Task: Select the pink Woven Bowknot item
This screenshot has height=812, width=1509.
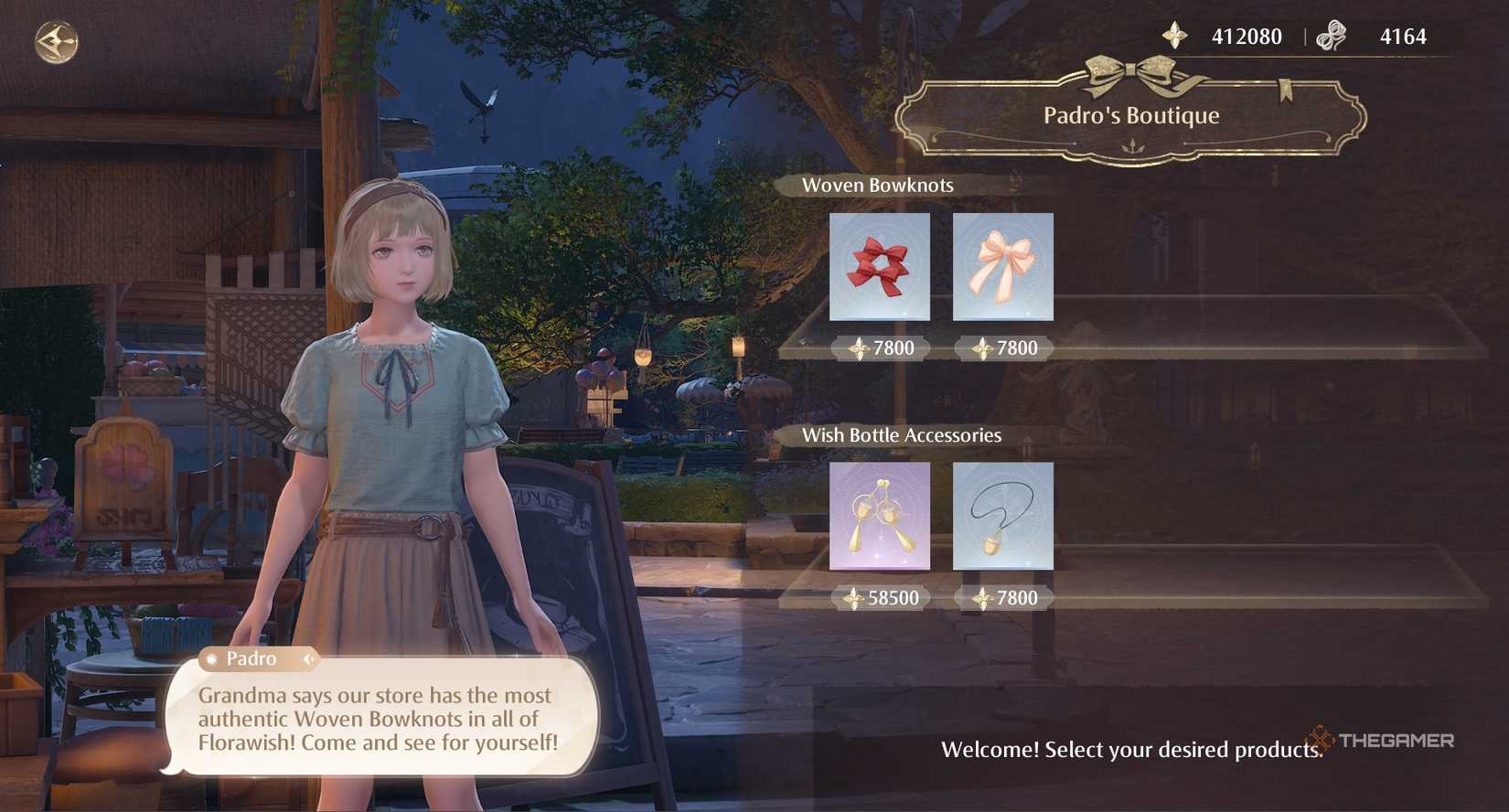Action: 1002,266
